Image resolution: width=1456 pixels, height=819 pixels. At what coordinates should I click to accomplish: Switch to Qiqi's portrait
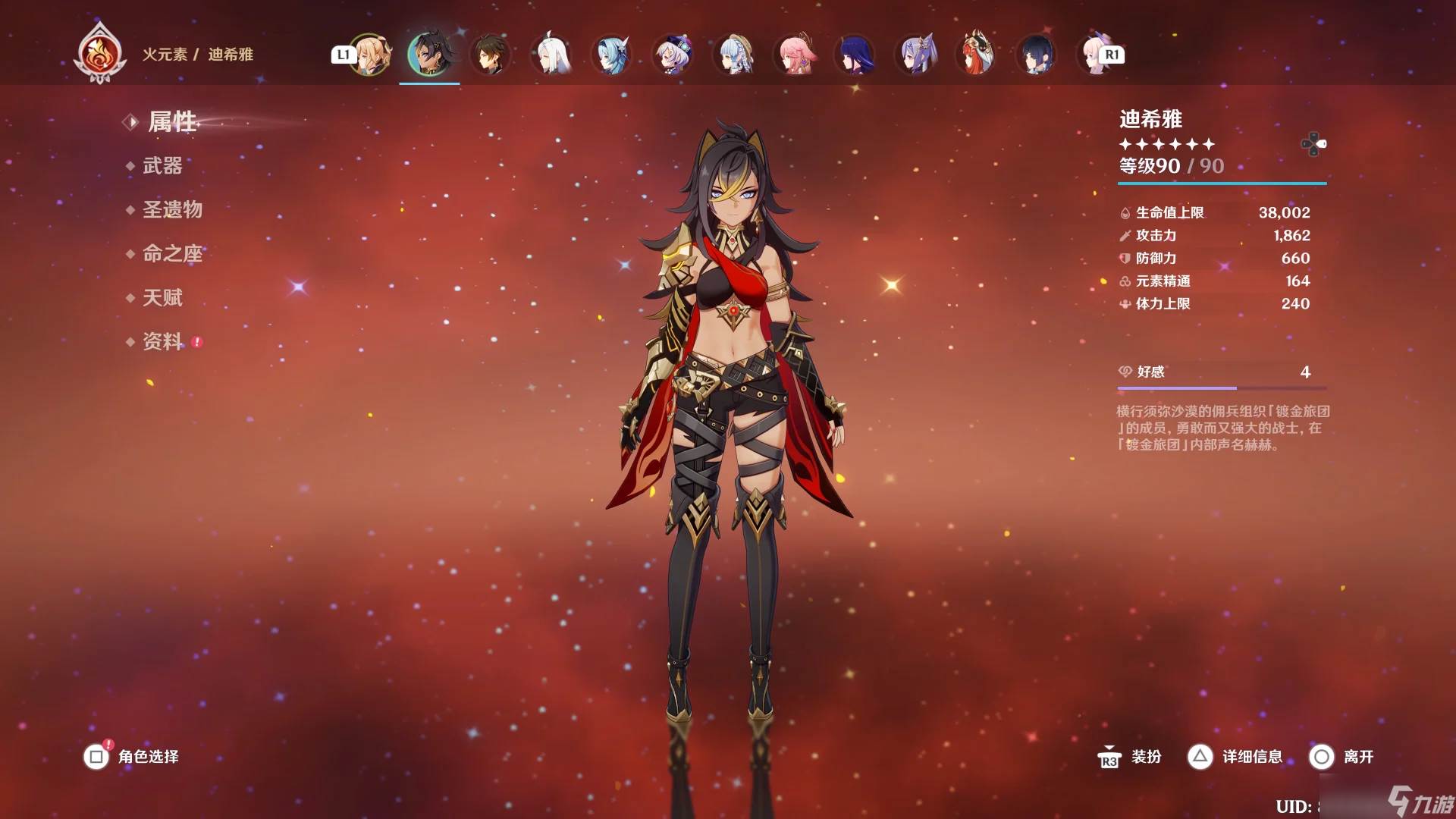pyautogui.click(x=673, y=55)
